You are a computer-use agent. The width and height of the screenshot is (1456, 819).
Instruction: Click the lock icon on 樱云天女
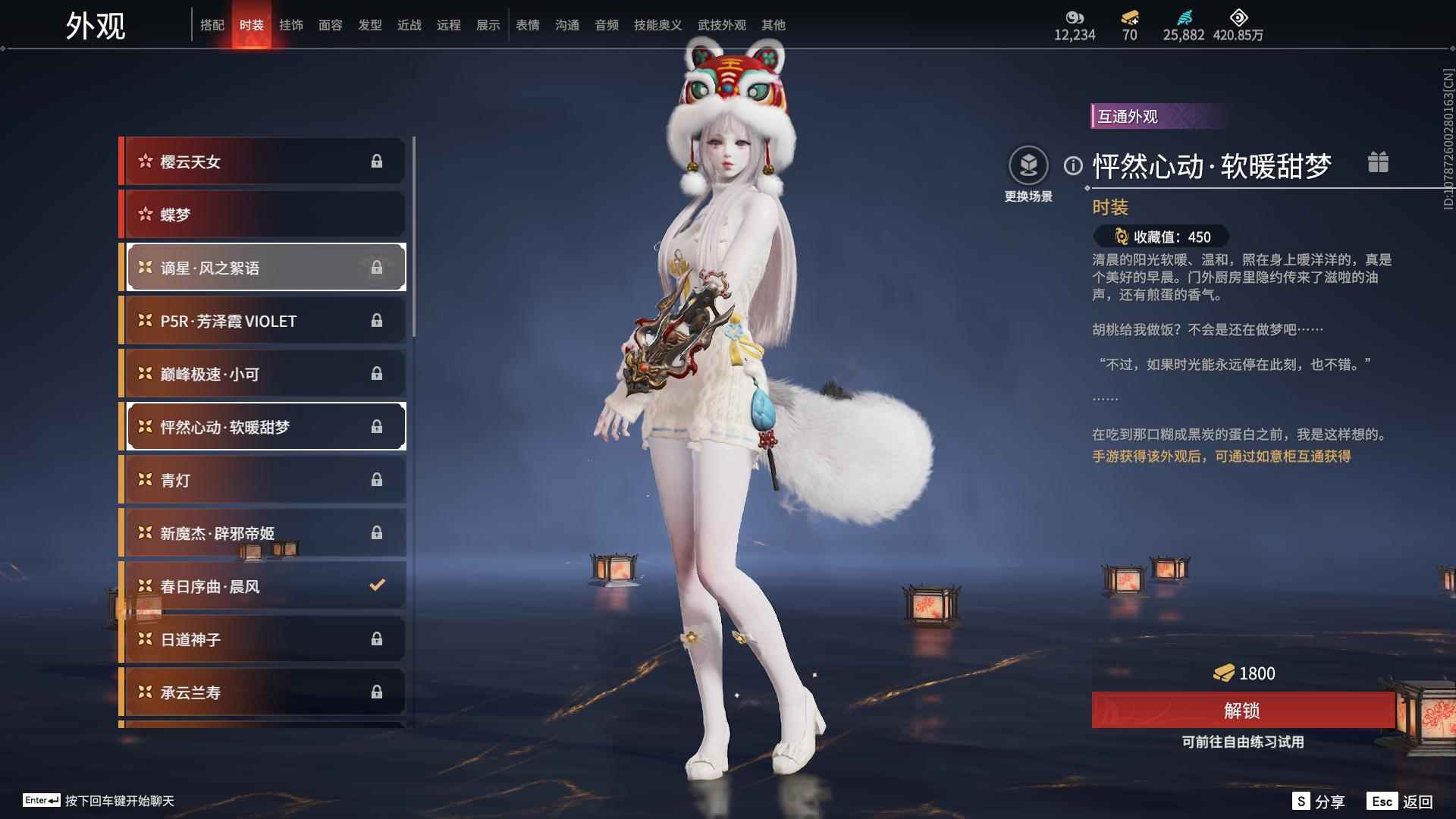378,161
